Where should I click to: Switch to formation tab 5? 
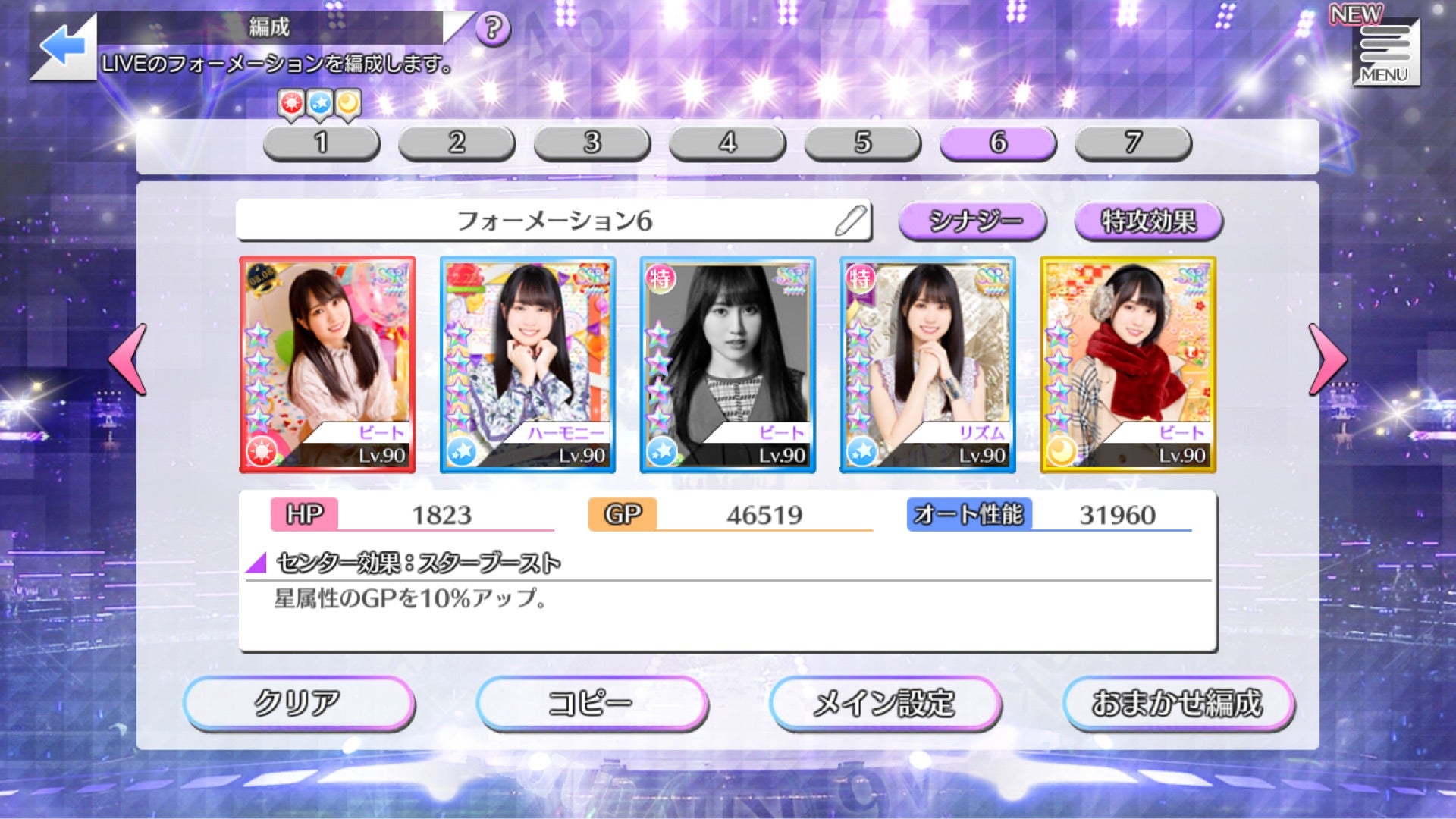click(x=863, y=143)
